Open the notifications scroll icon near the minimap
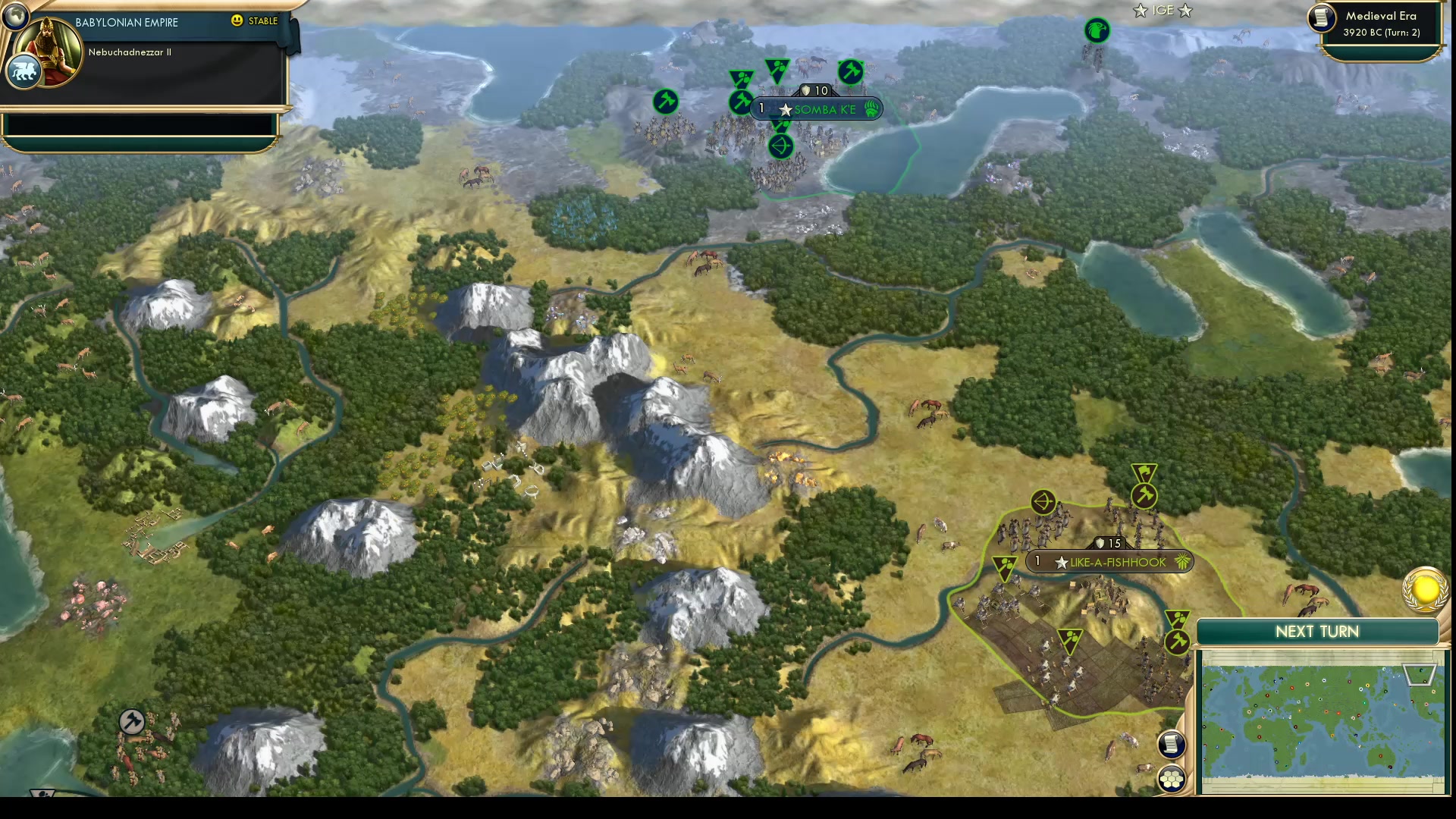This screenshot has width=1456, height=819. [1171, 744]
